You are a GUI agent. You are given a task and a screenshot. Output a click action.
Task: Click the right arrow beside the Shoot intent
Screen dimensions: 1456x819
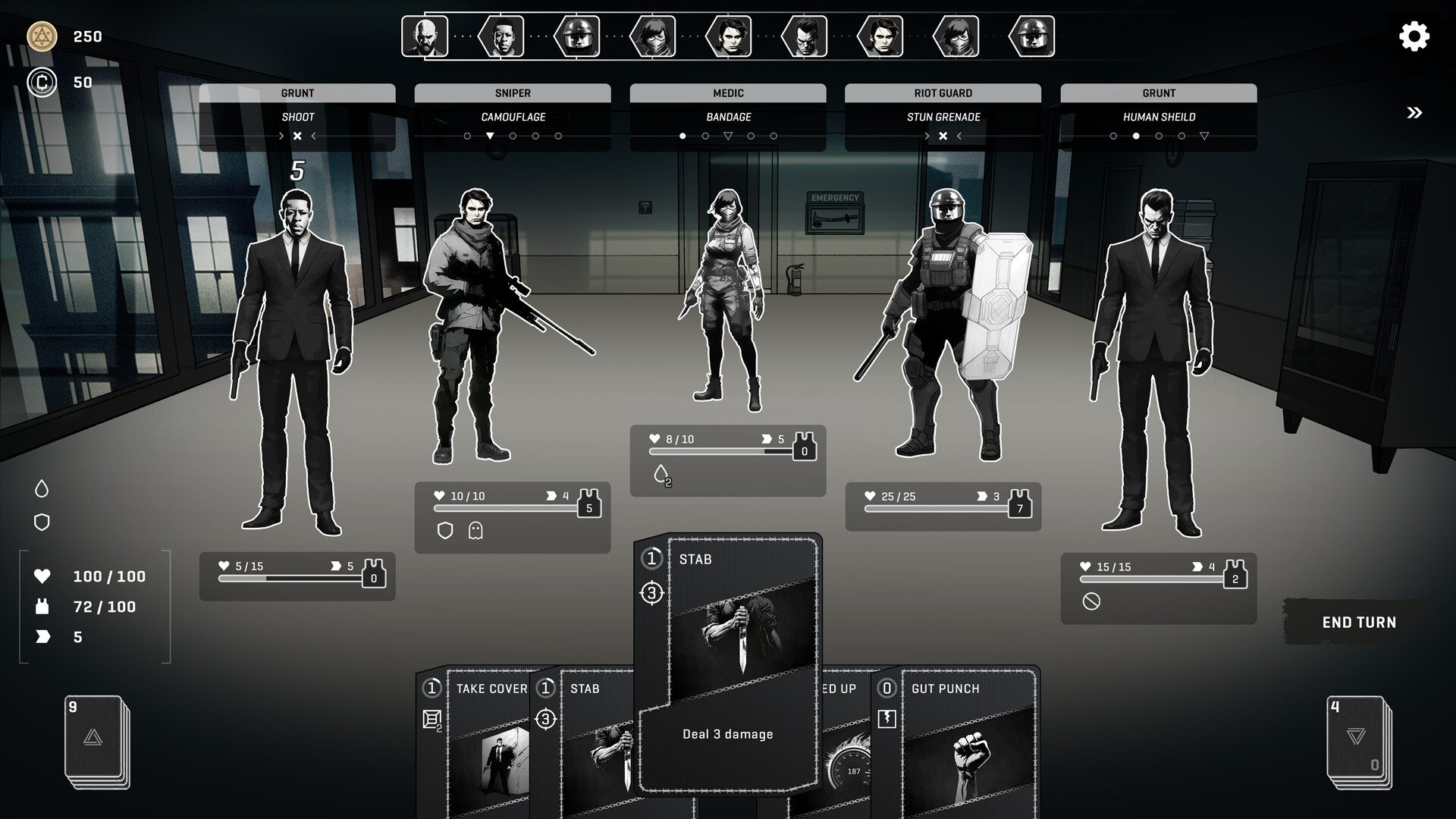(281, 136)
